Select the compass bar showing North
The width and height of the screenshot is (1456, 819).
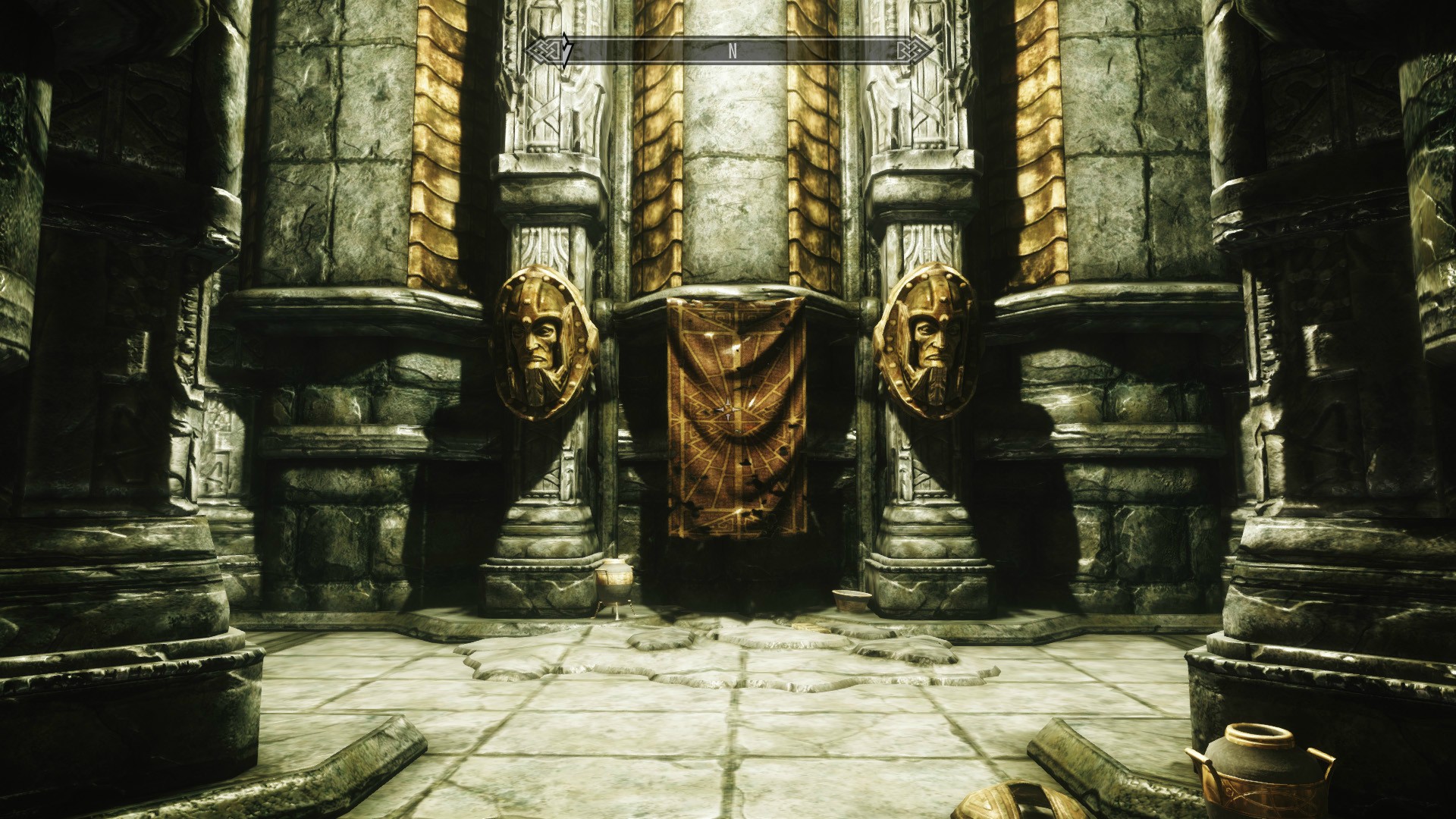(732, 52)
